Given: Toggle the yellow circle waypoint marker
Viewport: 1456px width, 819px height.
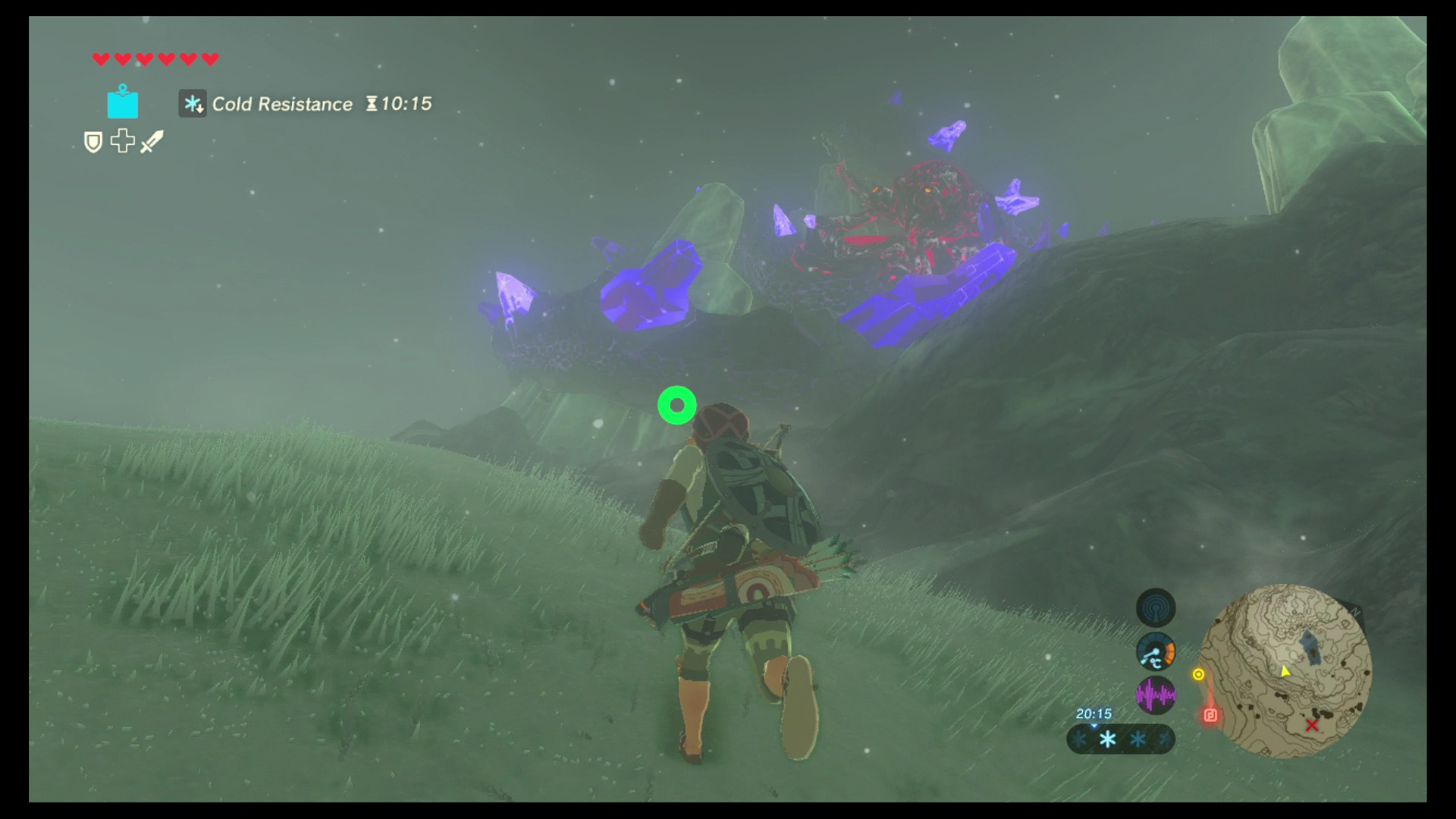Looking at the screenshot, I should (1198, 675).
